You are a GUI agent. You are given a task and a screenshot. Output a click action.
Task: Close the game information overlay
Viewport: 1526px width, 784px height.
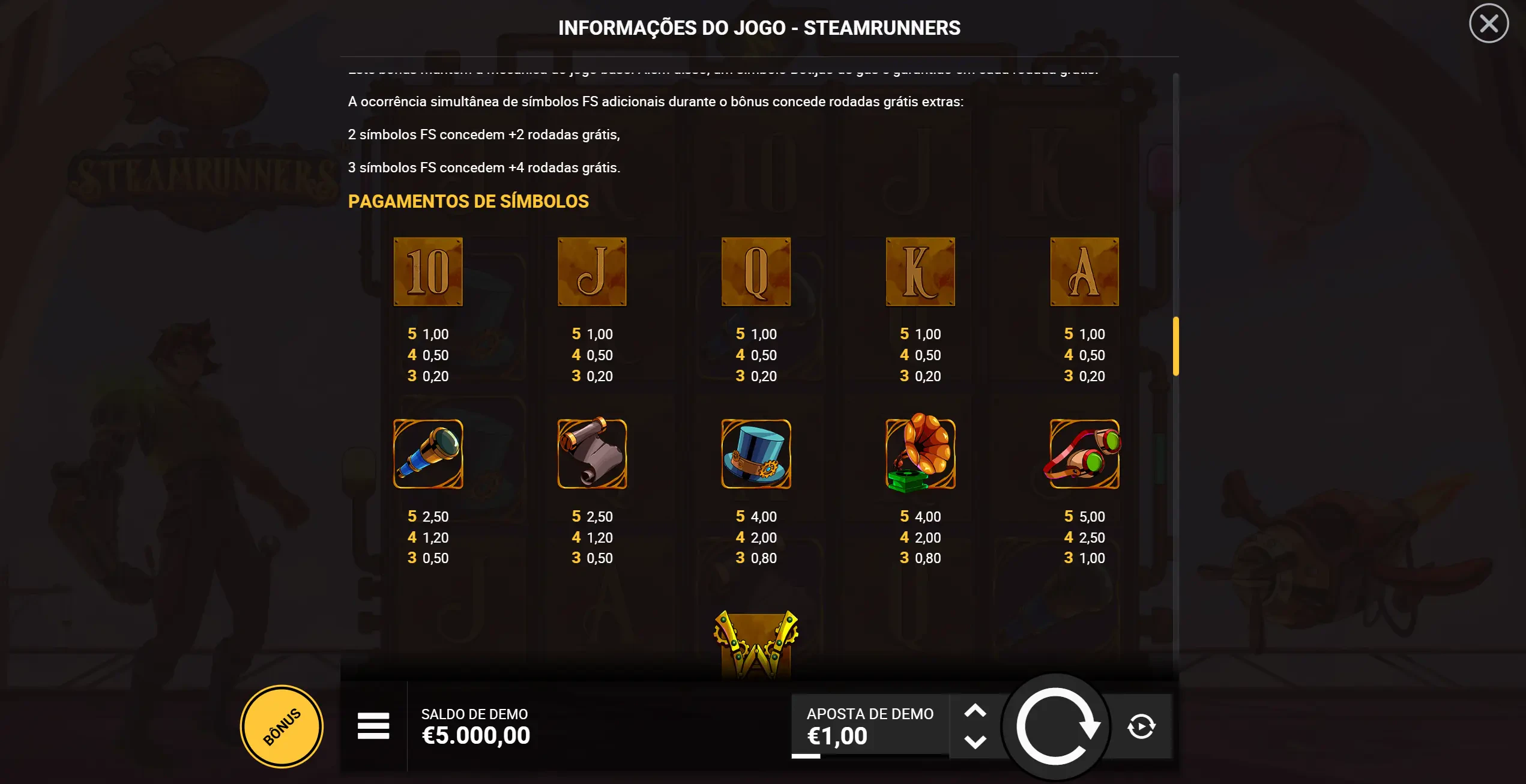[1488, 23]
